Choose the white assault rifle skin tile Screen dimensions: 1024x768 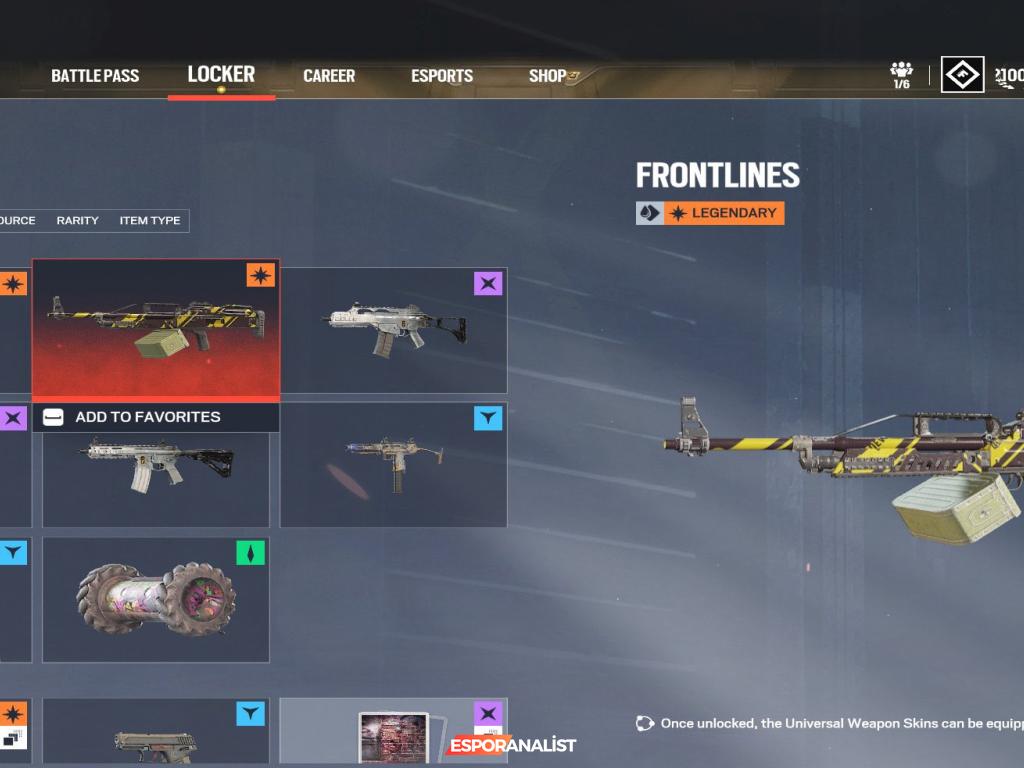(x=394, y=330)
